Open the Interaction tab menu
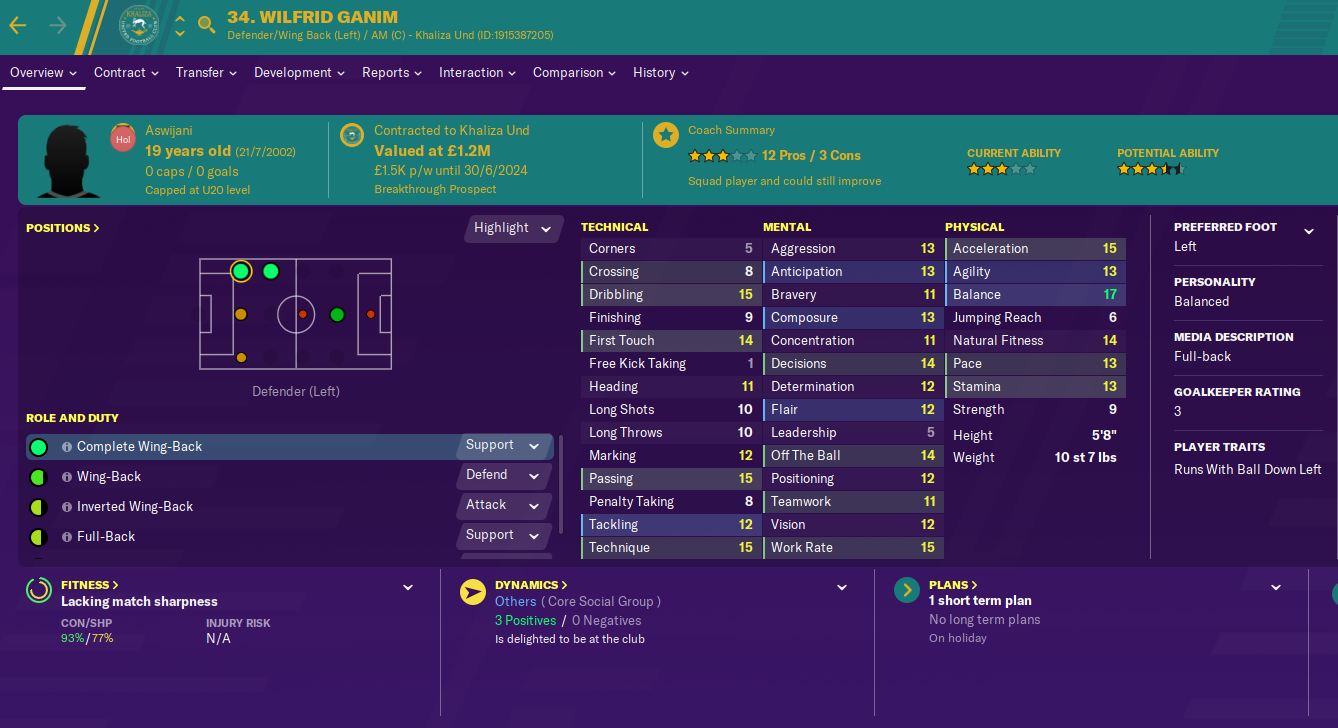Viewport: 1338px width, 728px height. (x=477, y=73)
